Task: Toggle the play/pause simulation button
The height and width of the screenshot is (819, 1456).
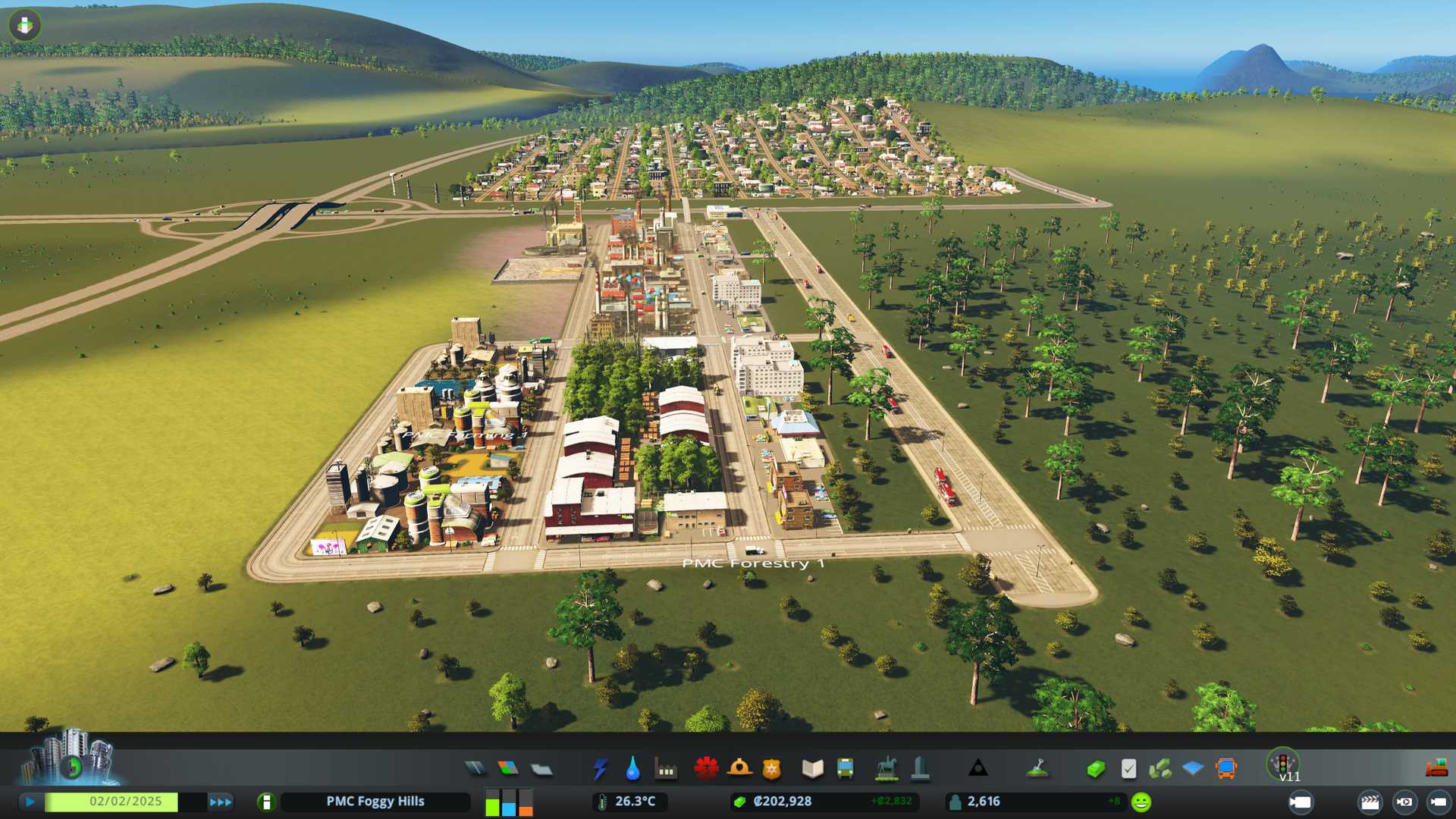Action: (x=30, y=802)
